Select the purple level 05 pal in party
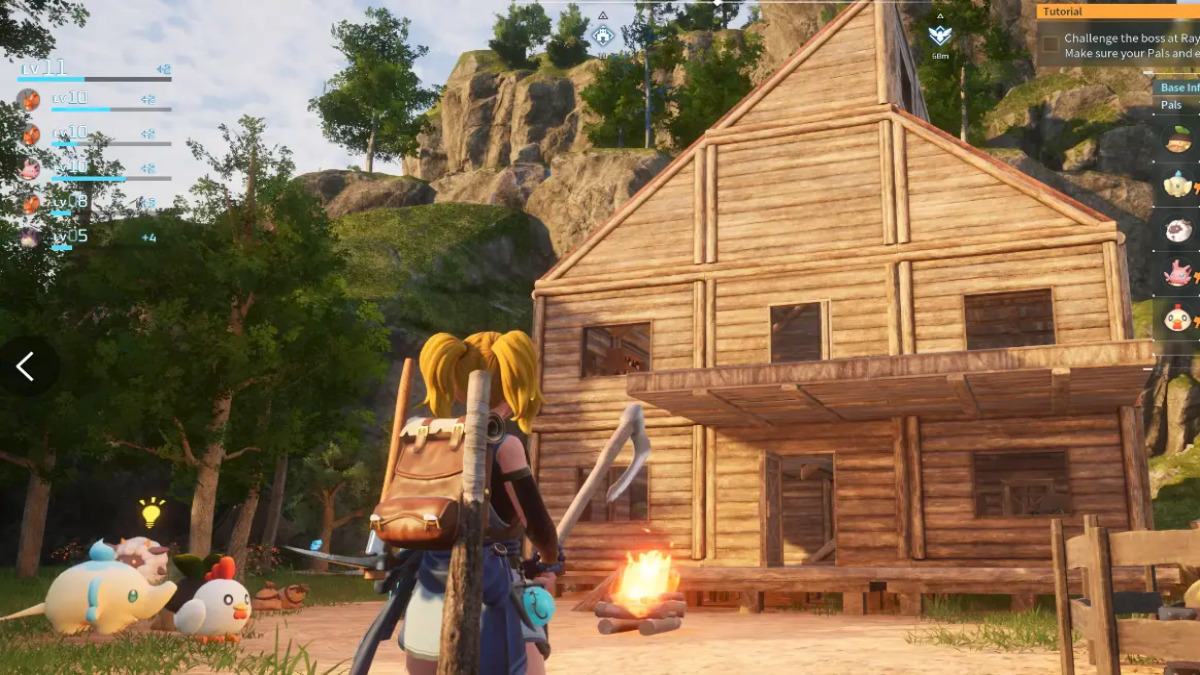1200x675 pixels. click(x=30, y=237)
